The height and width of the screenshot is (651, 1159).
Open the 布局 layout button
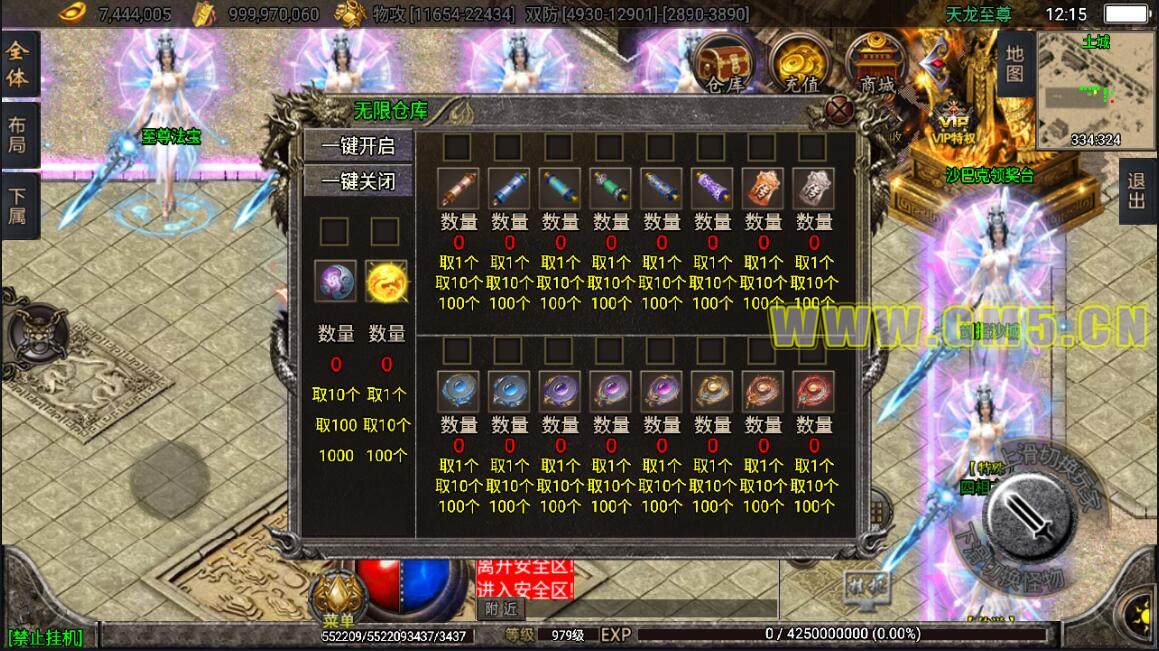tap(18, 135)
